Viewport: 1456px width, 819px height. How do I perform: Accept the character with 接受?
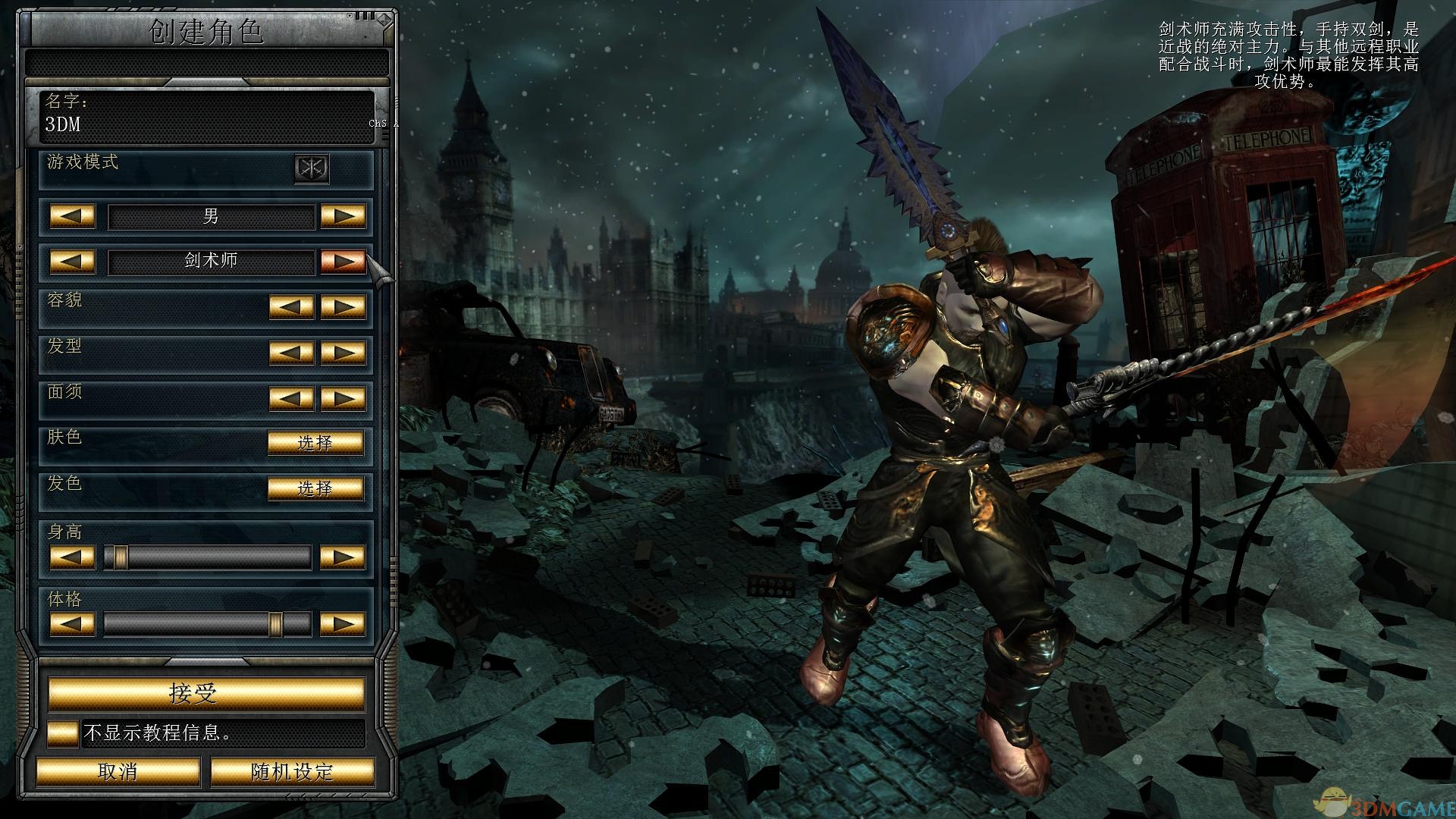[206, 693]
